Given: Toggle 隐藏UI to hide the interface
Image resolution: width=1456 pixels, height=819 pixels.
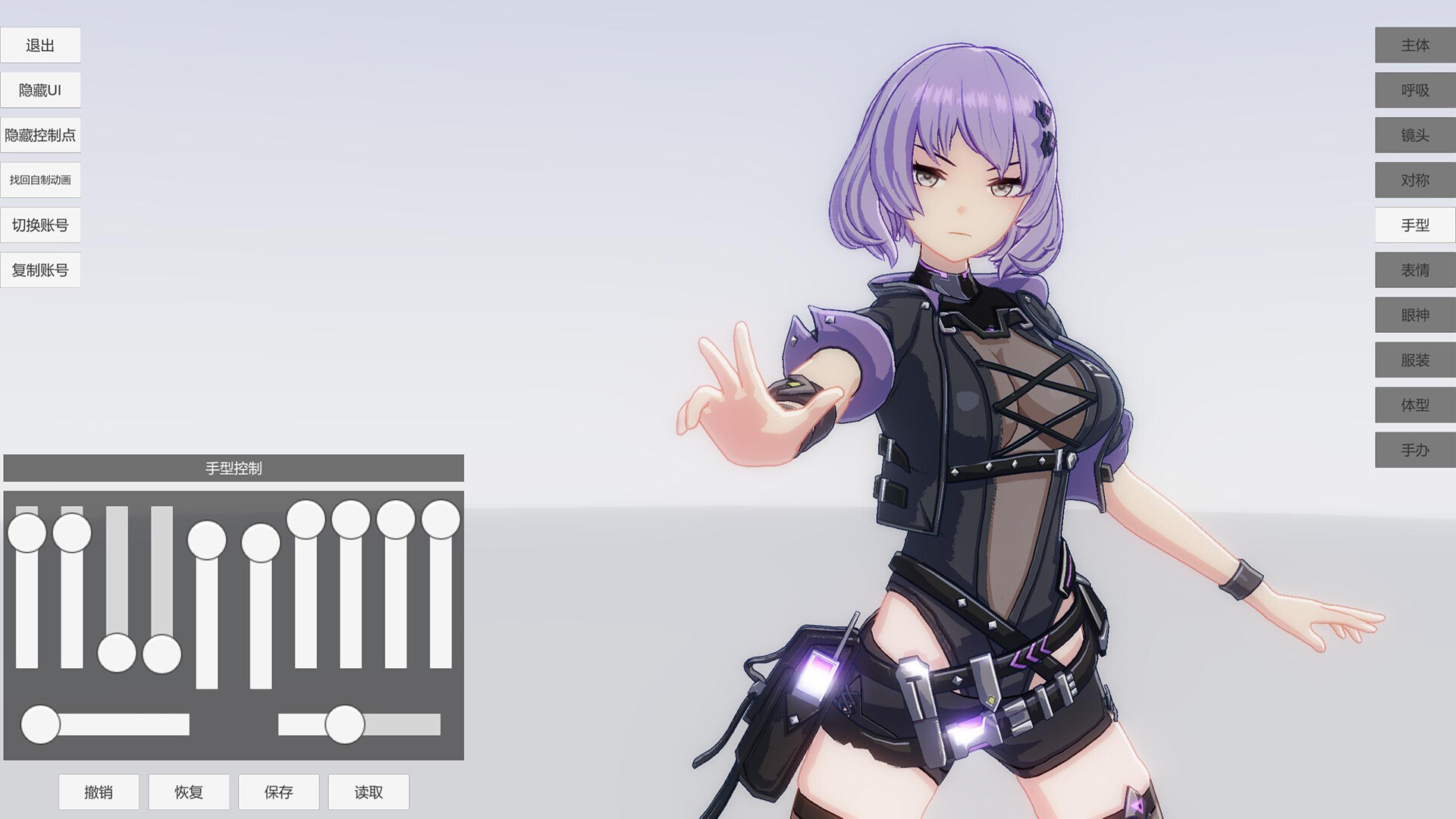Looking at the screenshot, I should [41, 89].
